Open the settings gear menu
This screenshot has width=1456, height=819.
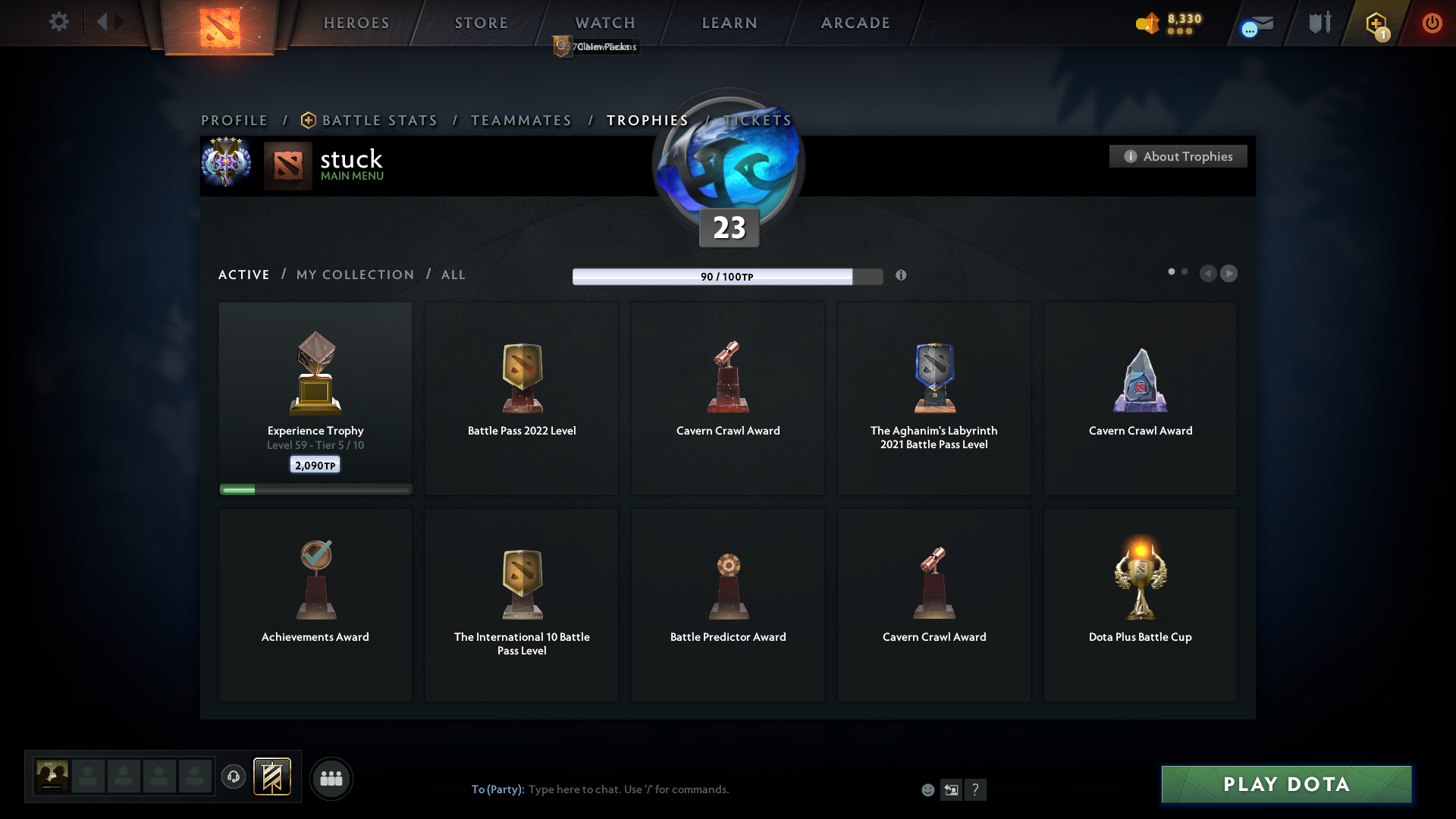click(59, 22)
